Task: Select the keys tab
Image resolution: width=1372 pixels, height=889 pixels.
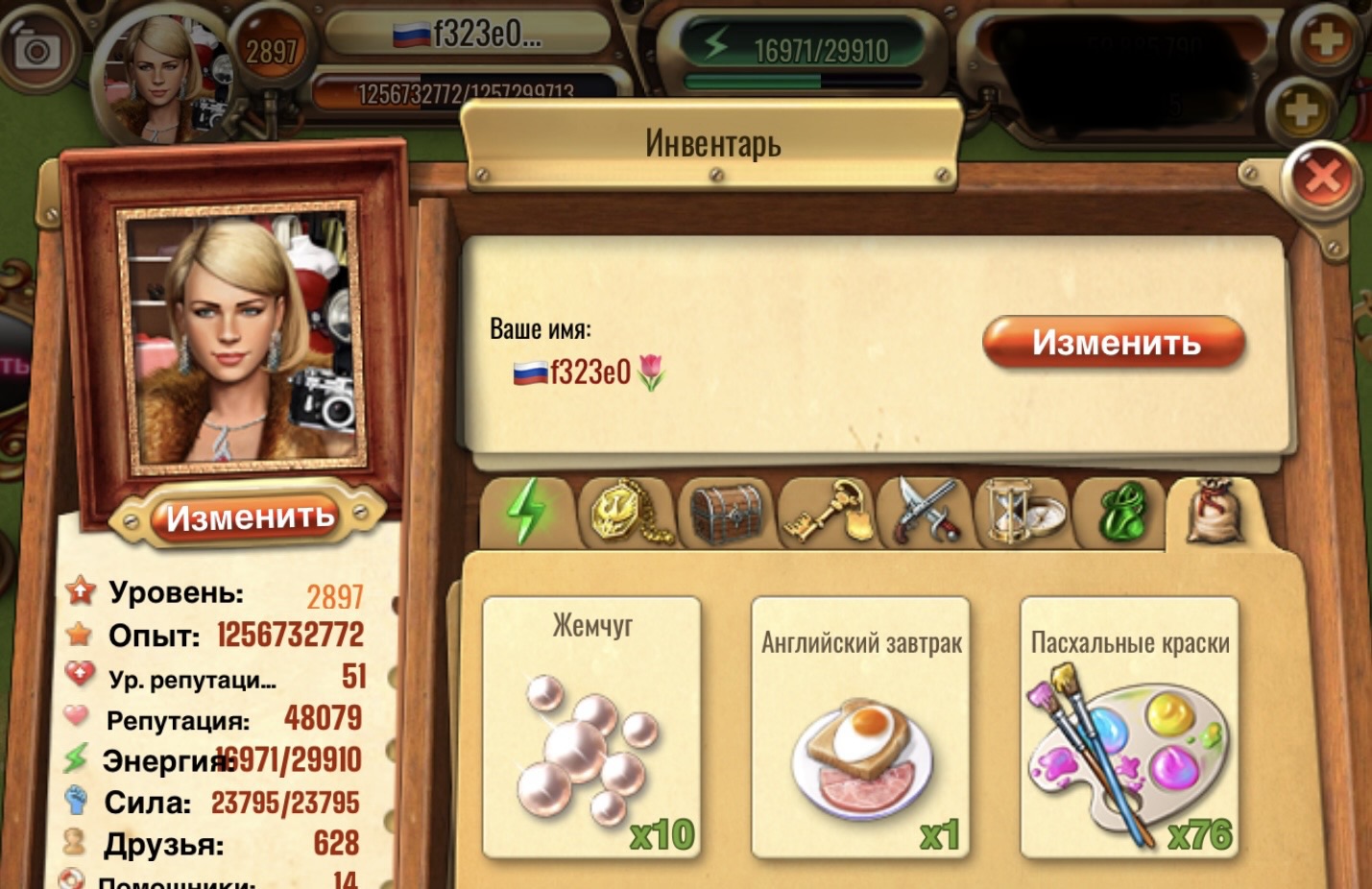Action: coord(827,513)
